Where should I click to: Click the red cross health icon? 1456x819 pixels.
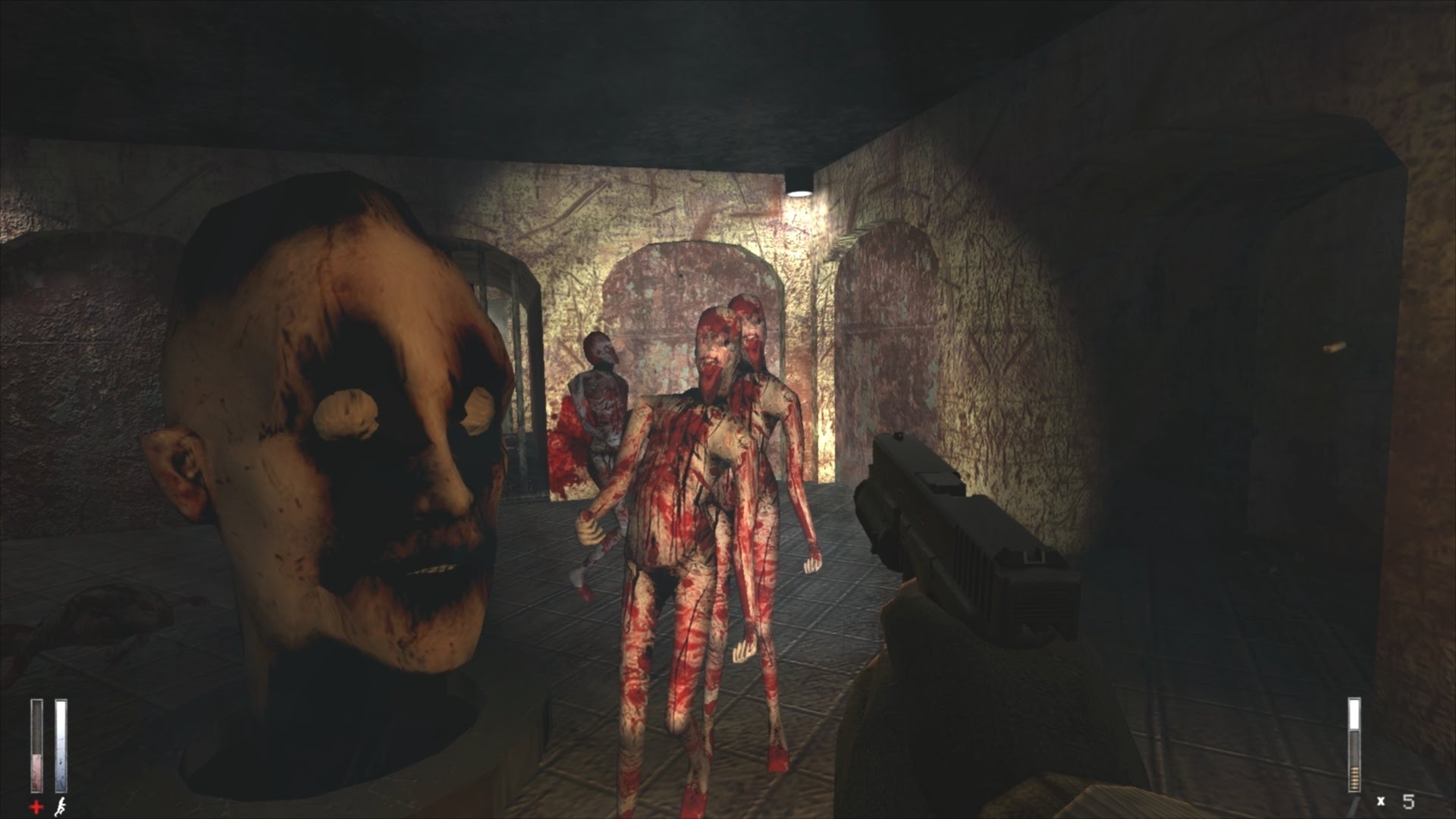coord(36,806)
